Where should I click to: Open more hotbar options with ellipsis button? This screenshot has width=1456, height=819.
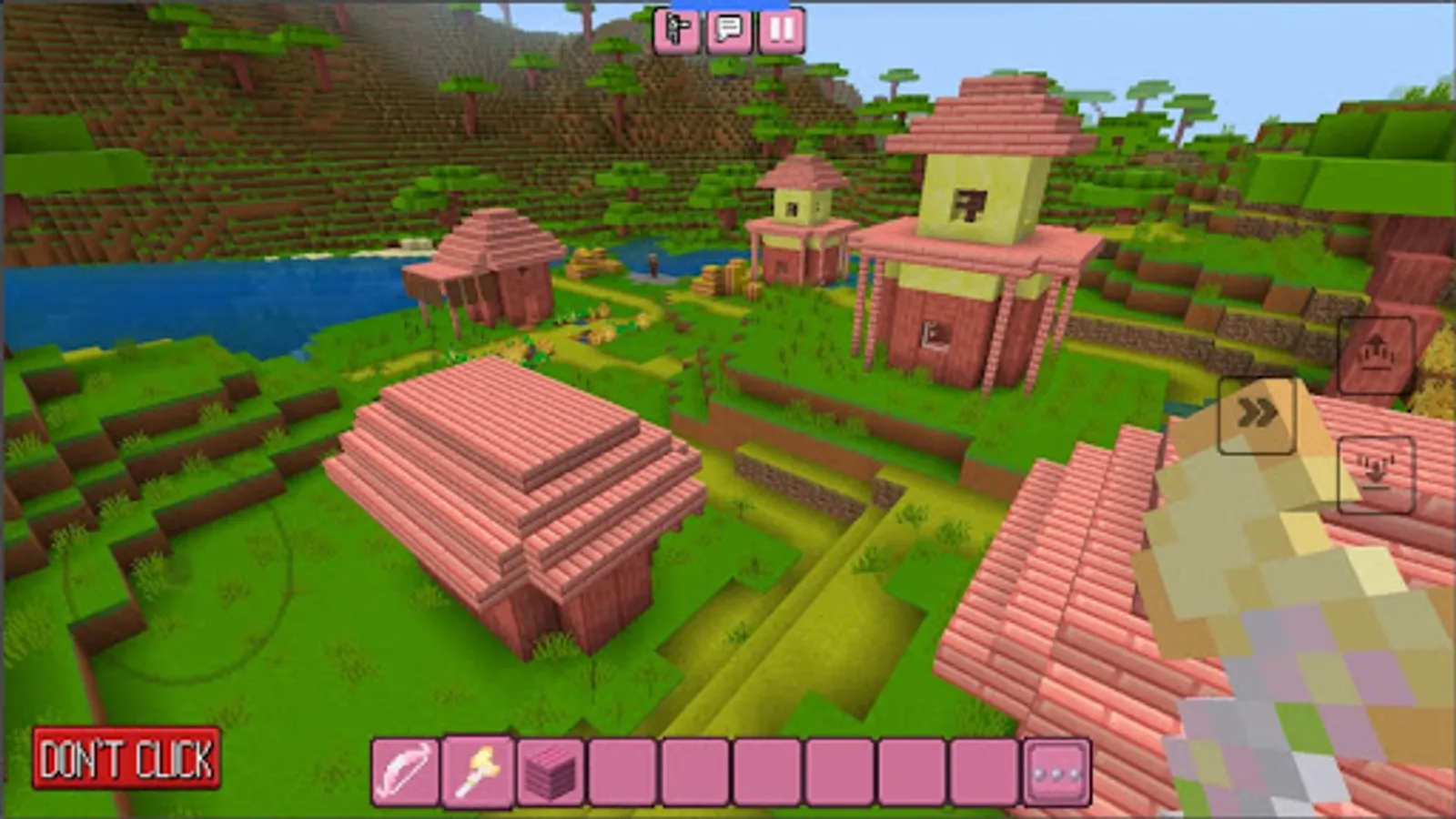coord(1056,769)
